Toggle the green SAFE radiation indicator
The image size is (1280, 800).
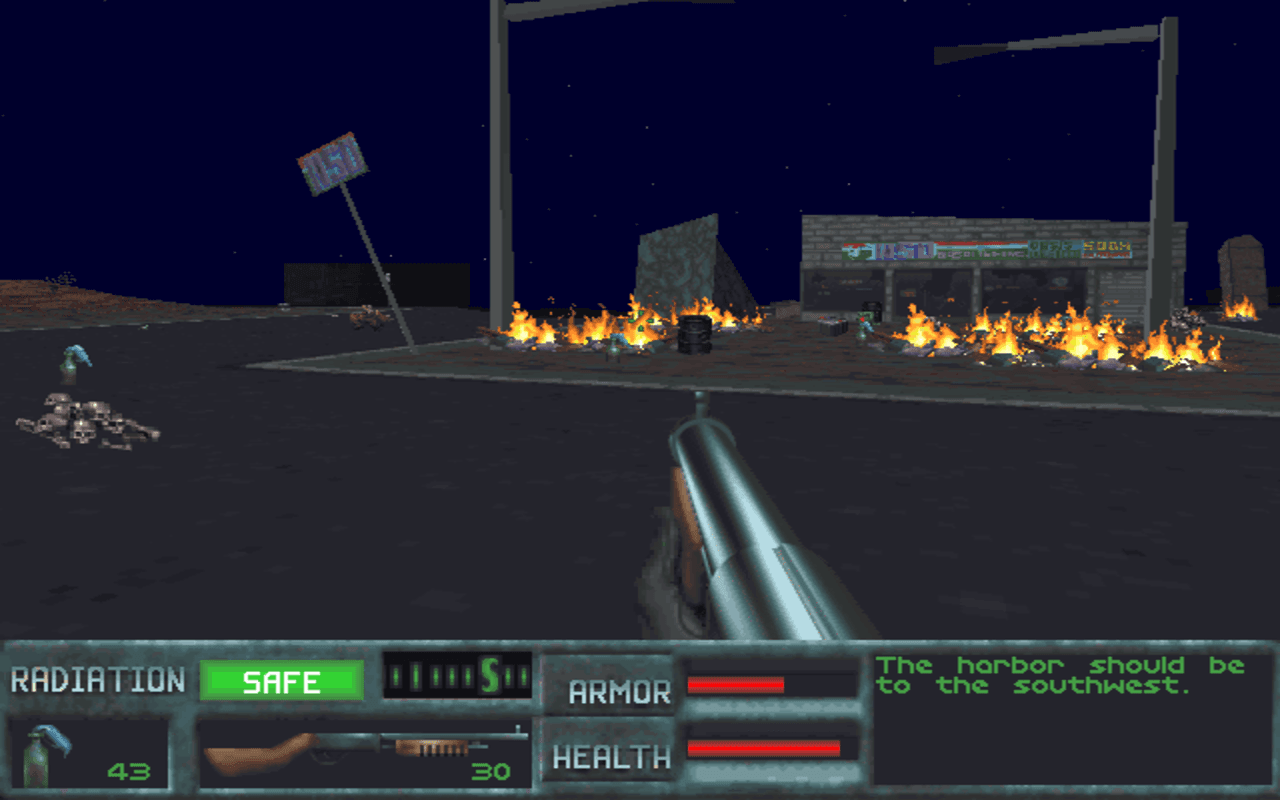click(x=283, y=682)
